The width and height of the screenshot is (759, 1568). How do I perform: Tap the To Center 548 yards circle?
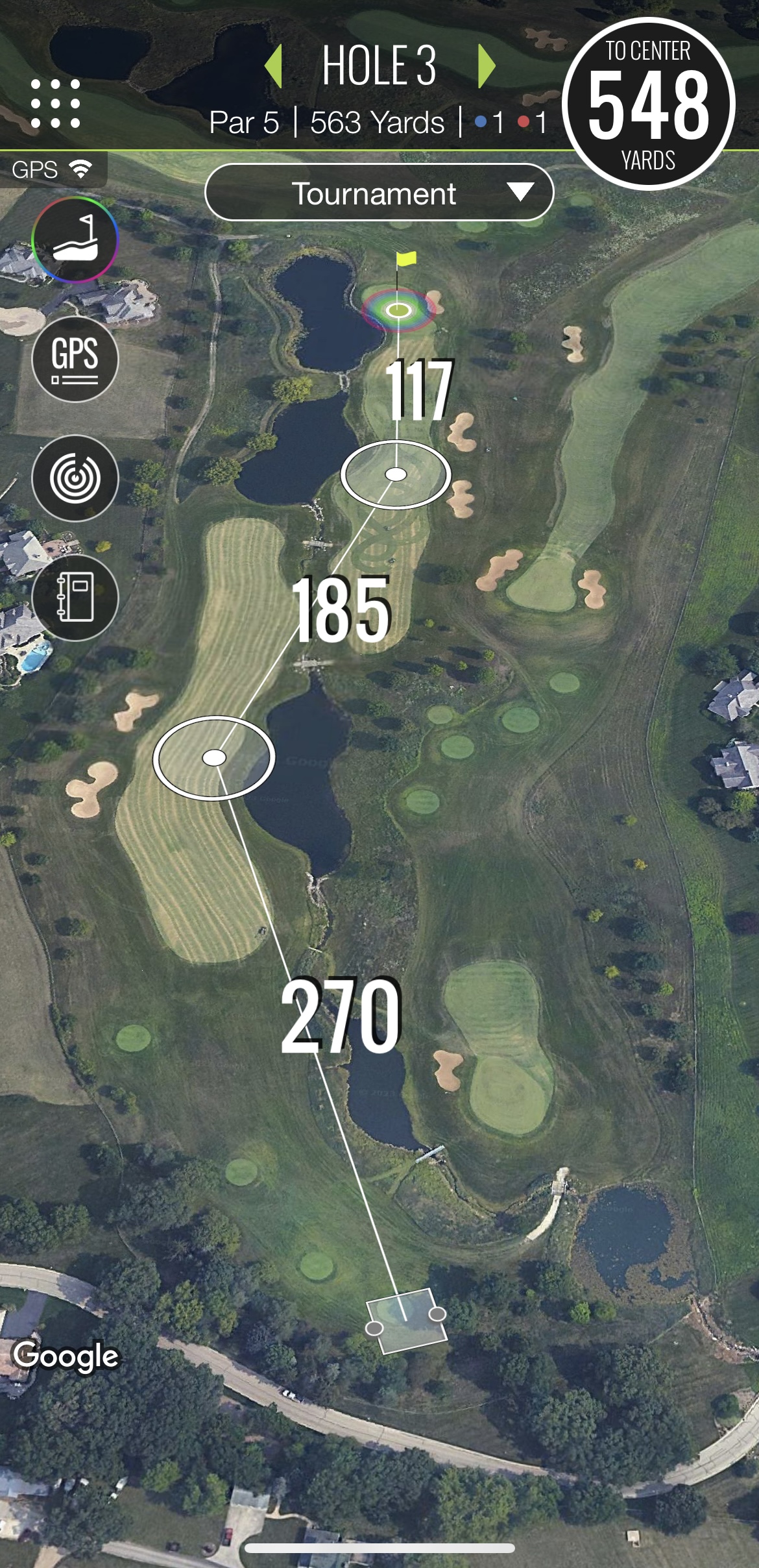[648, 104]
